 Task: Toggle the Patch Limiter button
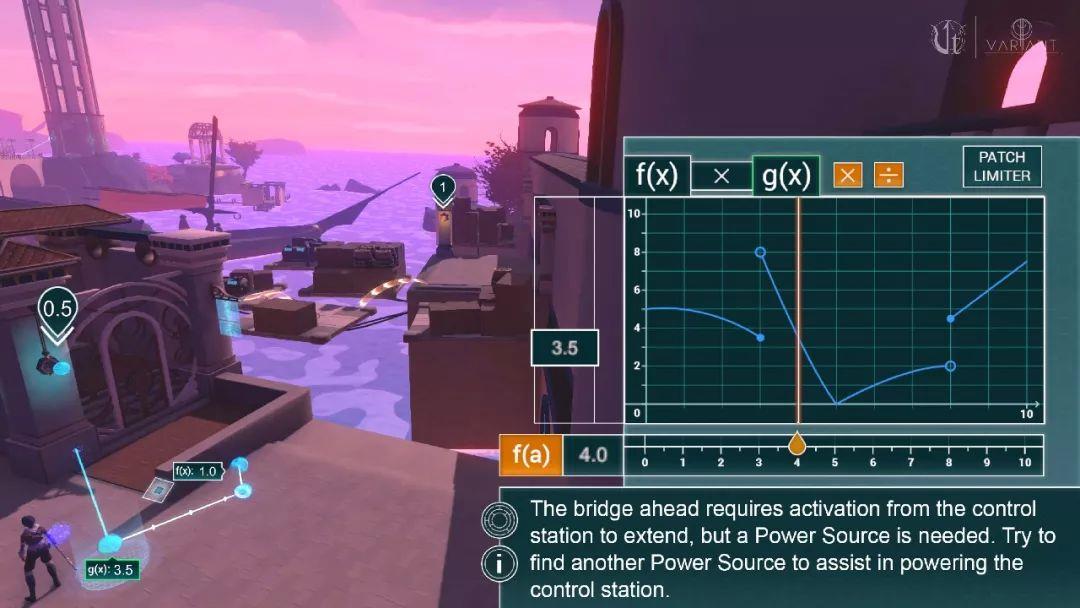(x=1002, y=167)
